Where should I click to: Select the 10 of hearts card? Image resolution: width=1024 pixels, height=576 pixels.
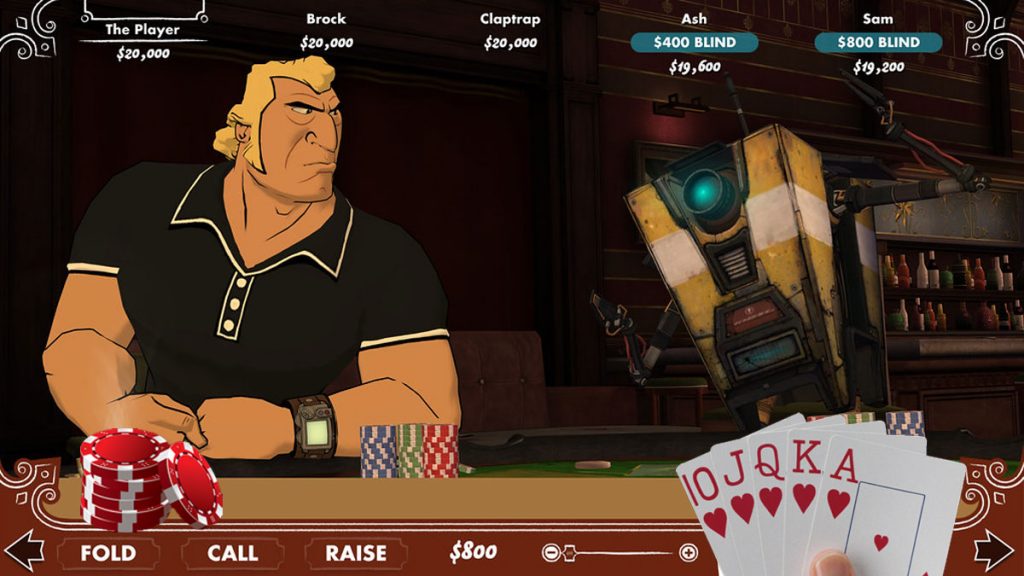703,500
